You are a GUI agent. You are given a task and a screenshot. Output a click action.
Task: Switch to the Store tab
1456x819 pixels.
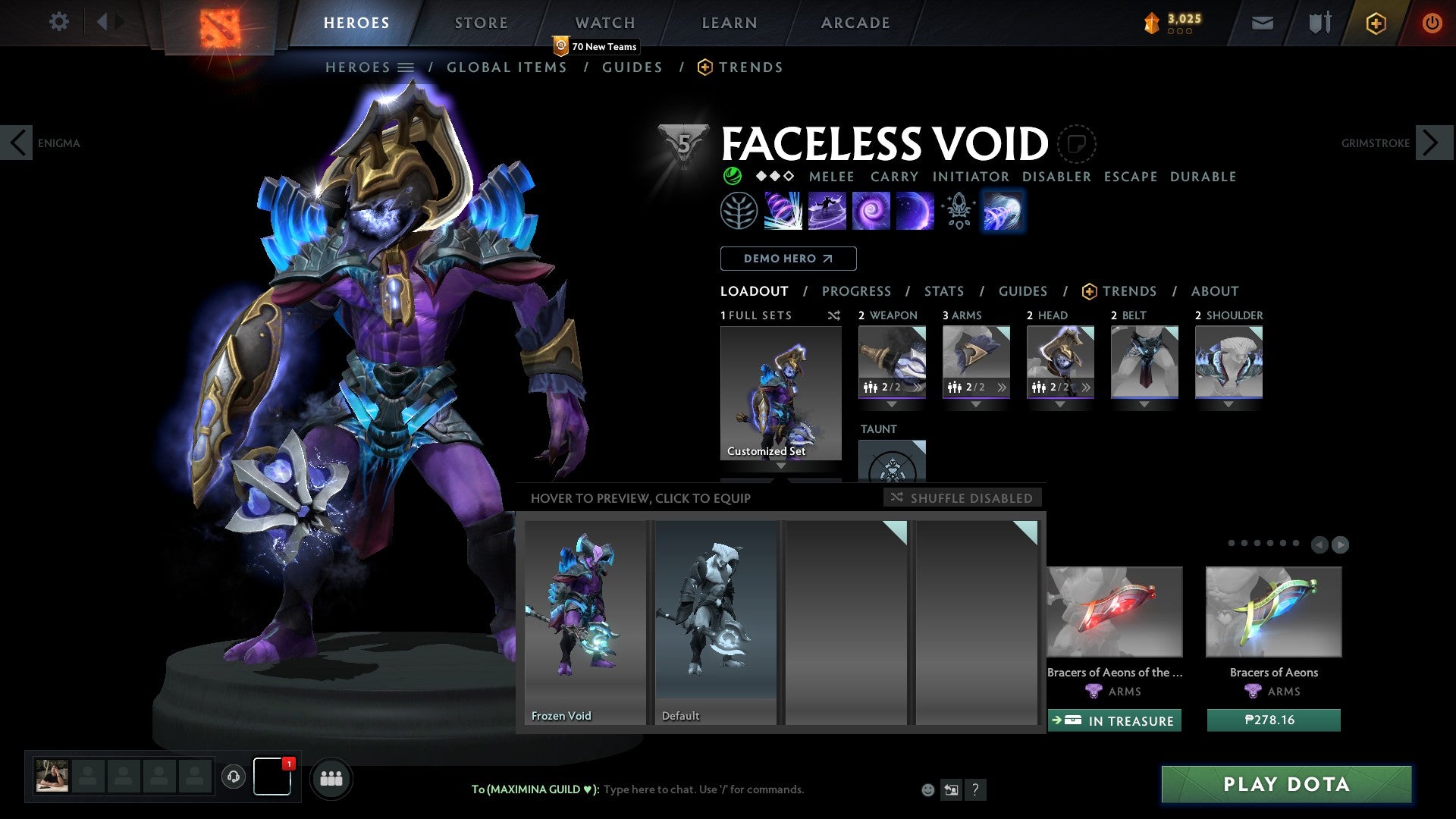point(481,23)
